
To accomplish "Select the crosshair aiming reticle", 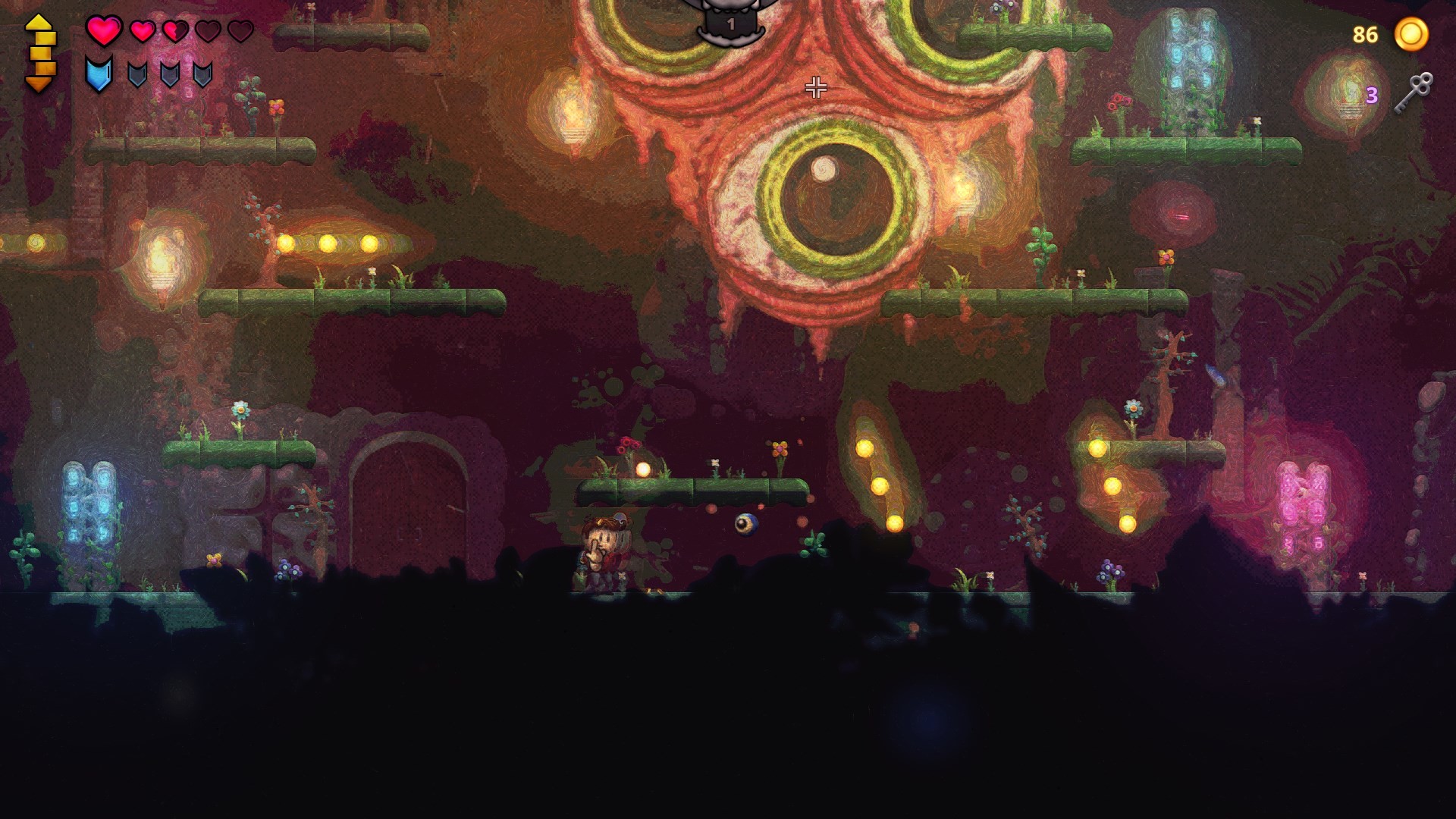I will (816, 89).
